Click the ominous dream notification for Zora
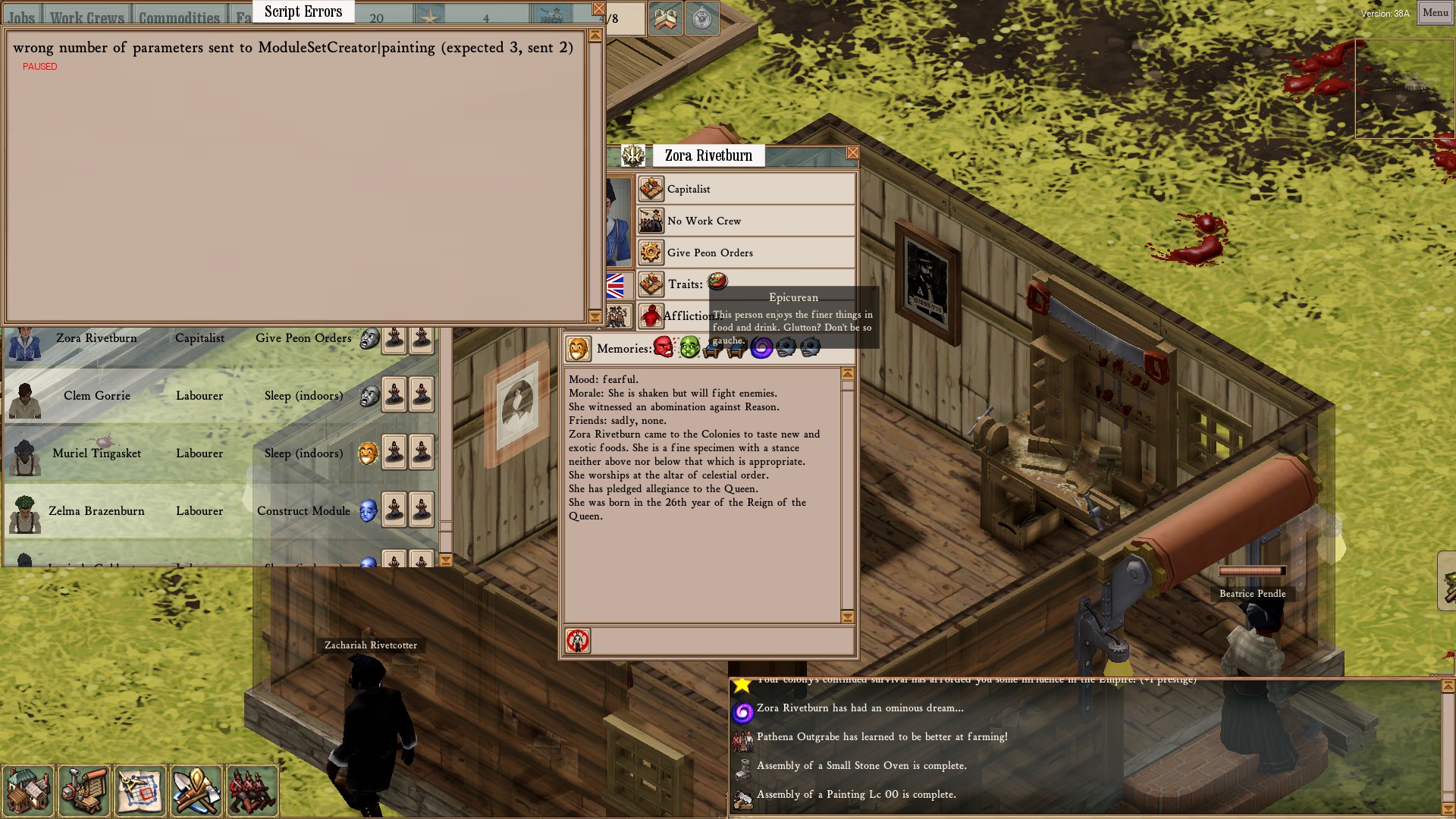The height and width of the screenshot is (819, 1456). 860,708
